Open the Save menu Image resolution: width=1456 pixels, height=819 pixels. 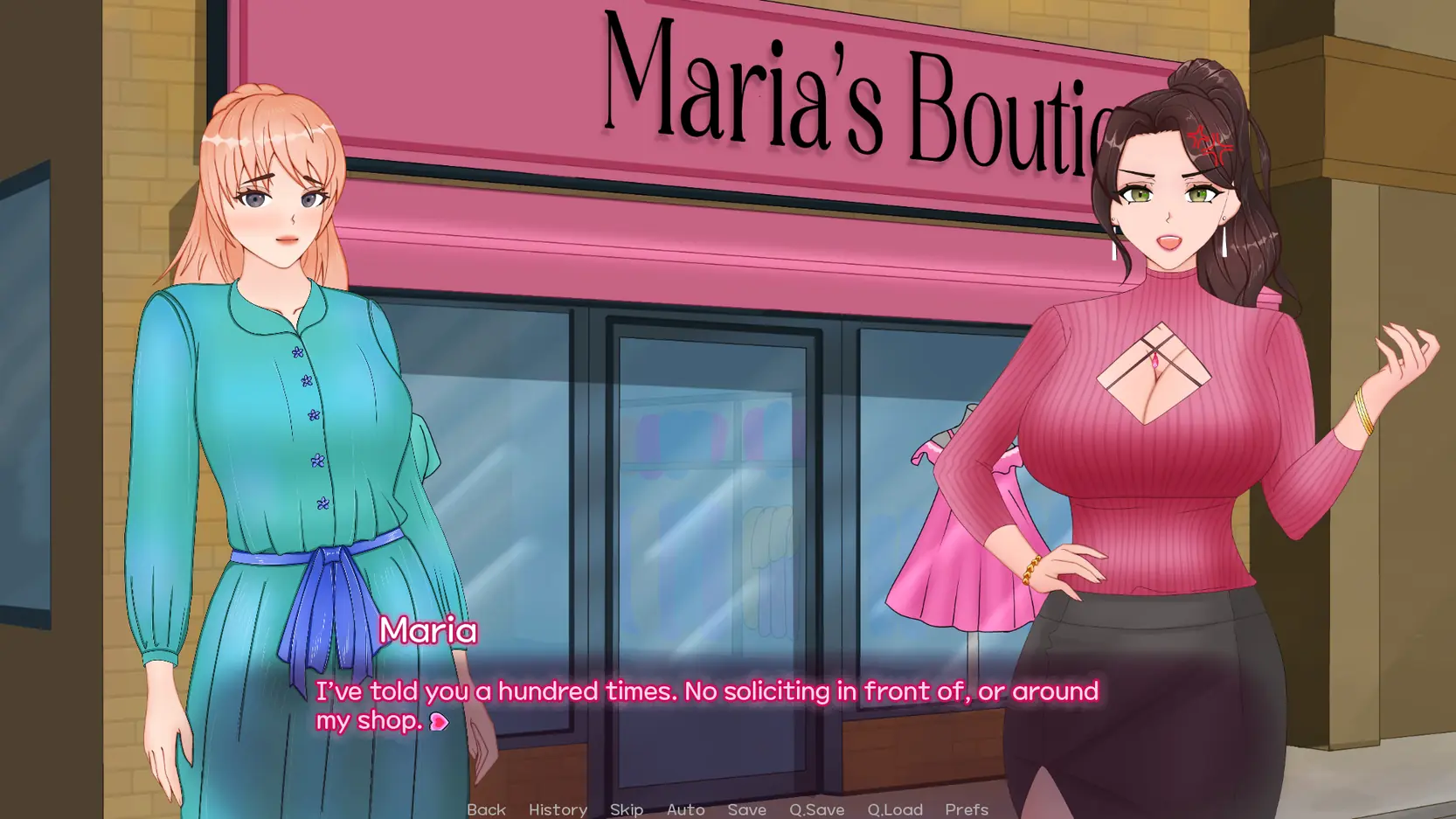click(x=746, y=809)
